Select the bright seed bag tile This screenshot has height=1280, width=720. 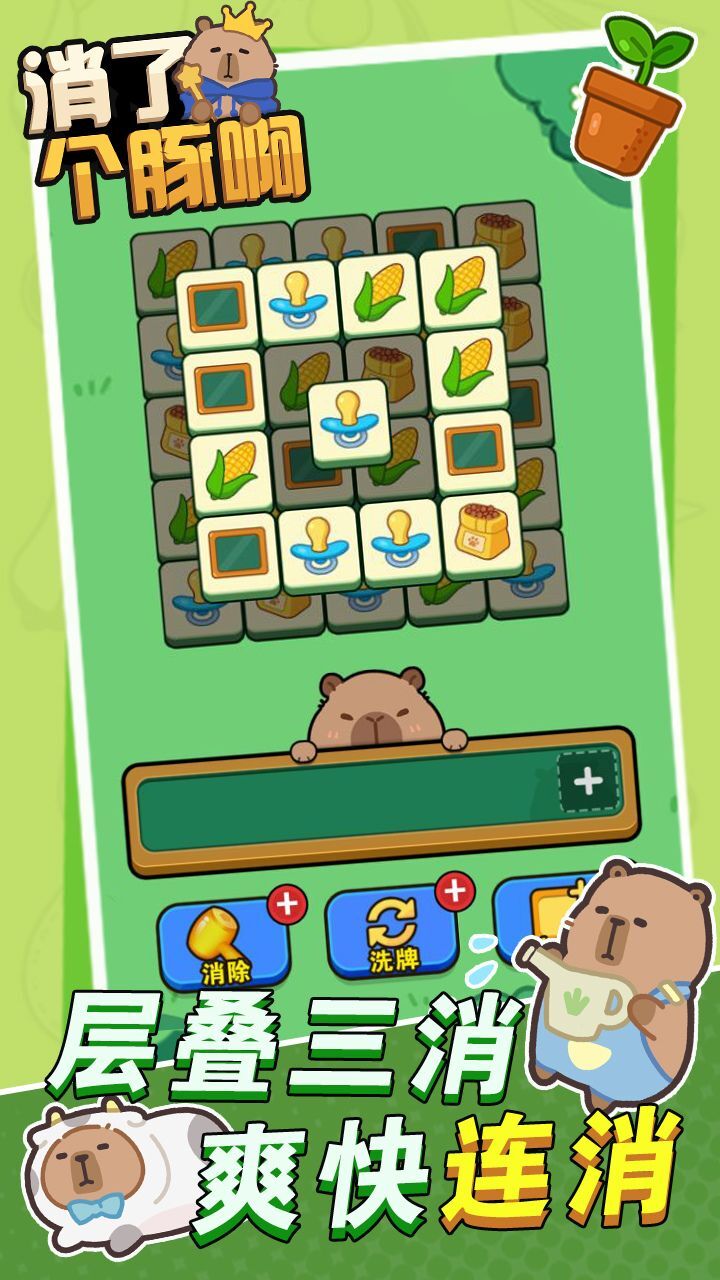[482, 537]
